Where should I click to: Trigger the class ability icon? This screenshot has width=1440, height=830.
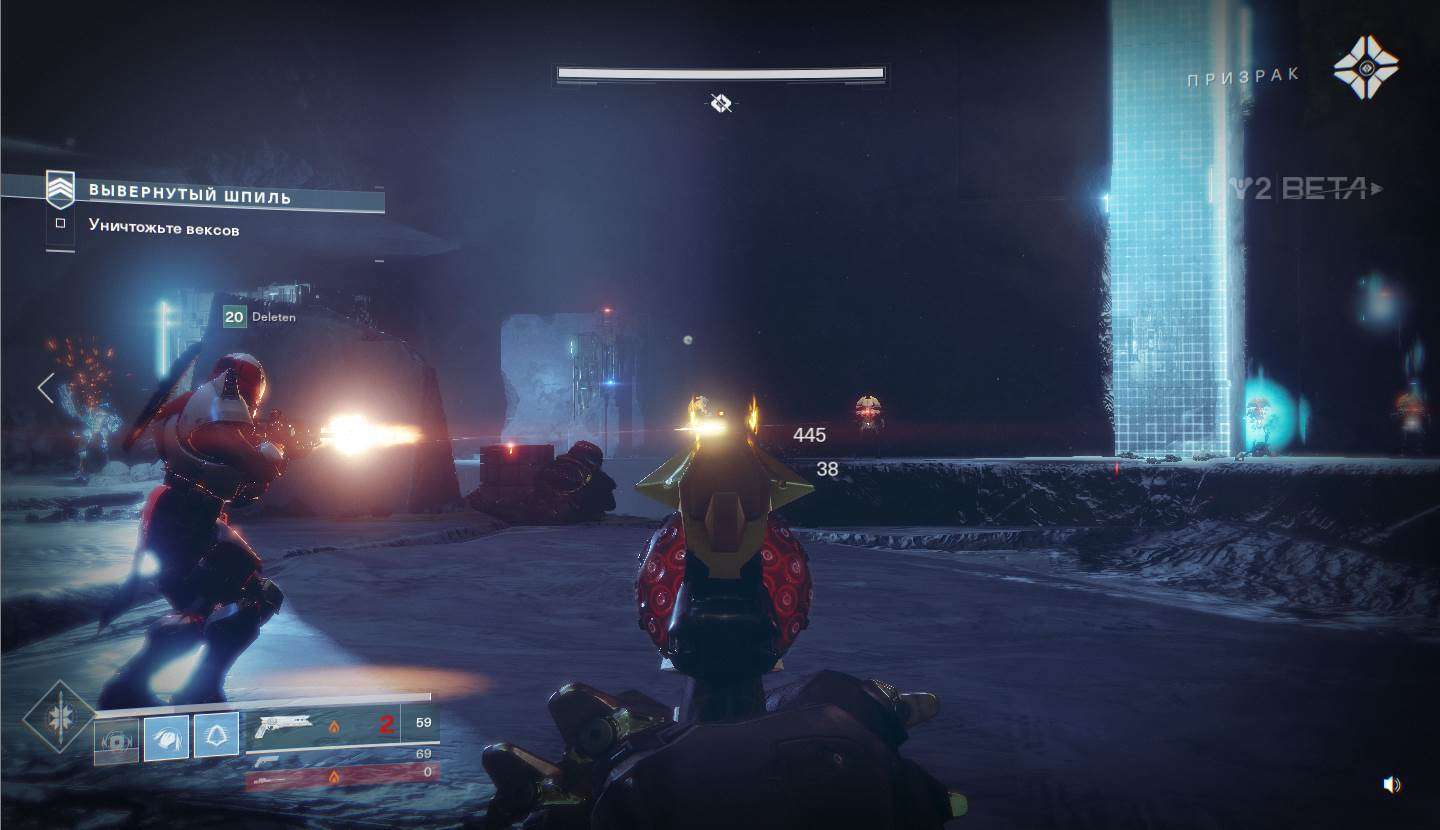(x=216, y=735)
